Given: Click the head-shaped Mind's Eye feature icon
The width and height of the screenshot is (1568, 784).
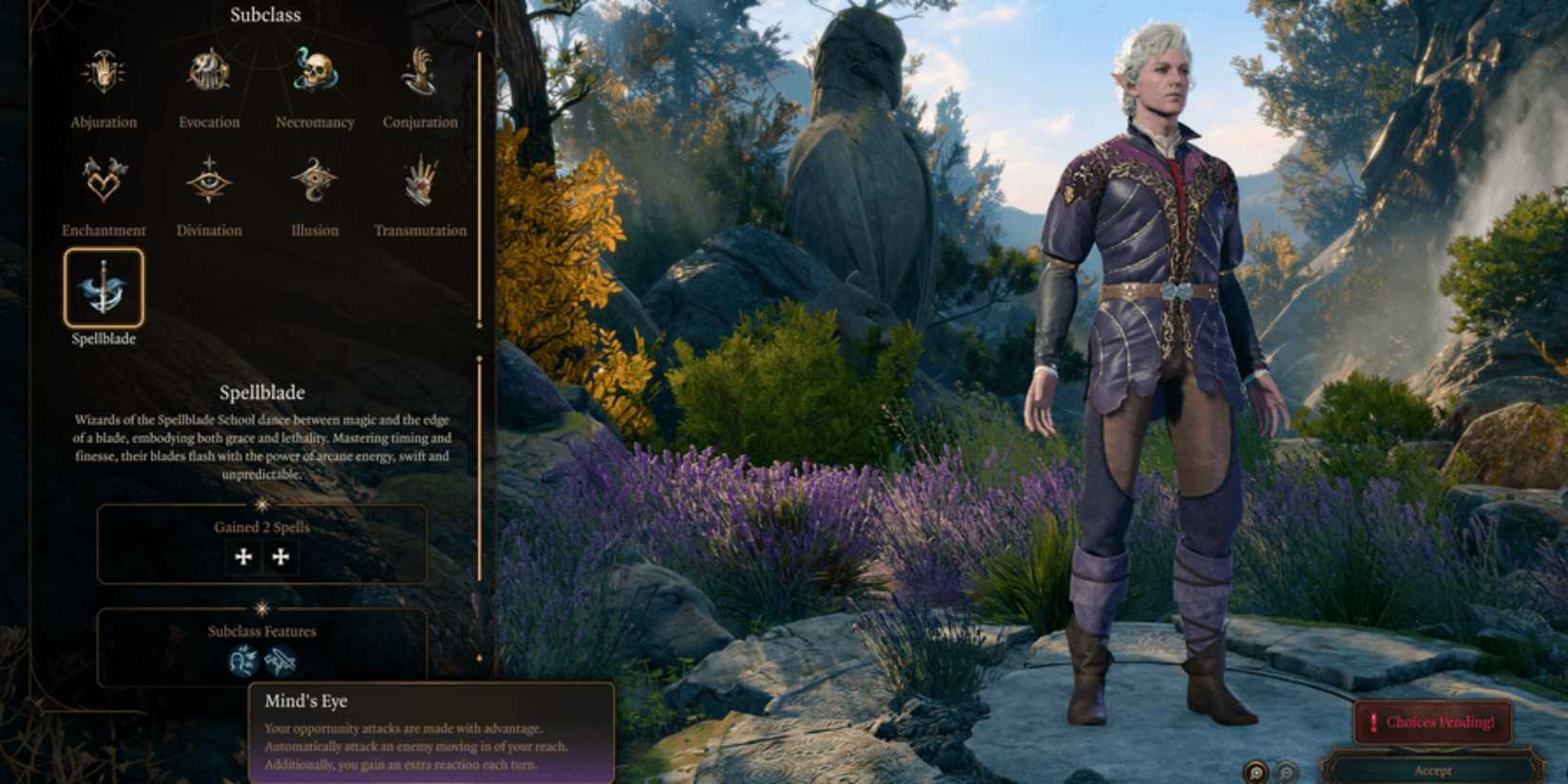Looking at the screenshot, I should click(x=243, y=660).
